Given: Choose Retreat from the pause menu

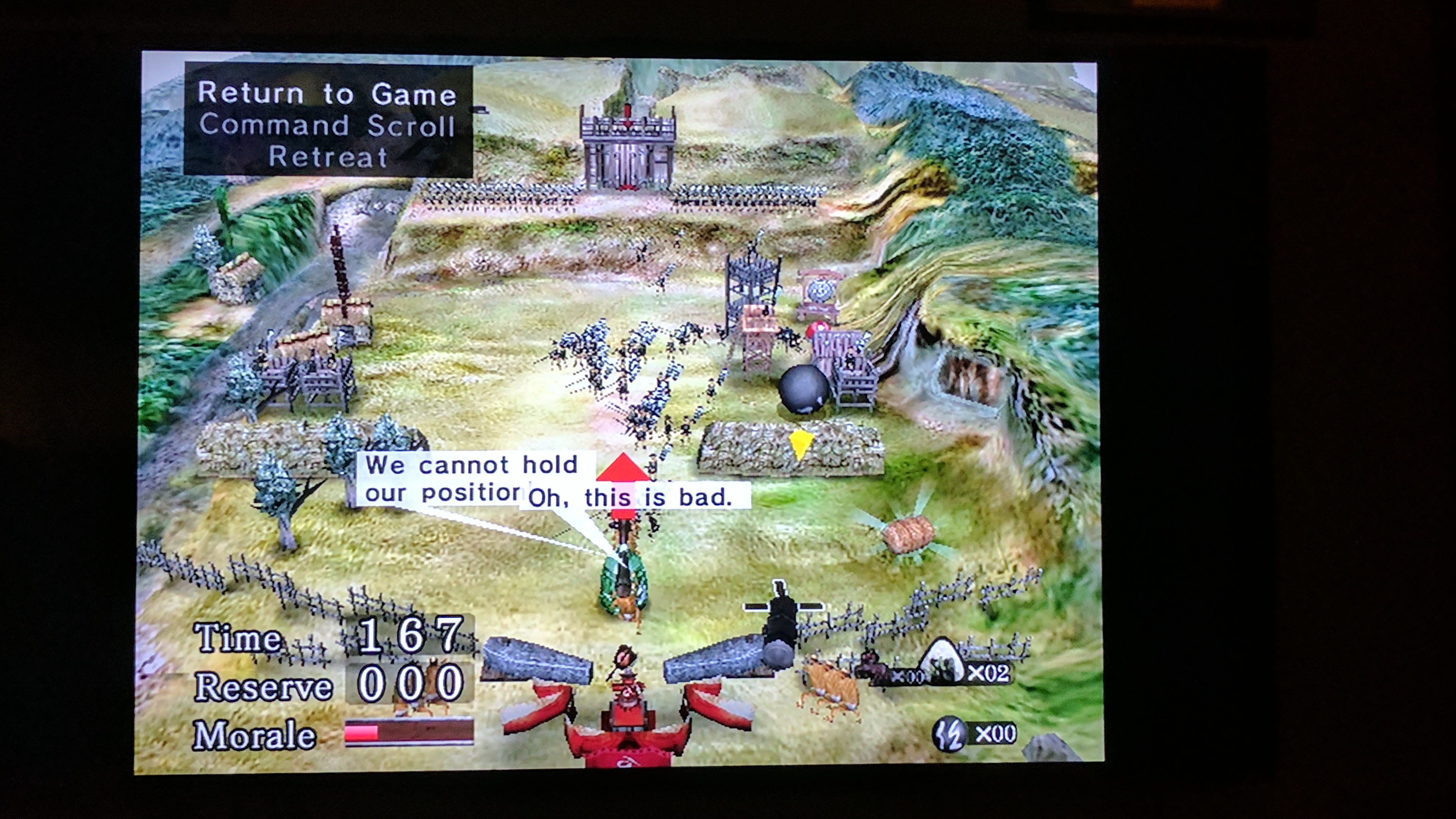Looking at the screenshot, I should pyautogui.click(x=328, y=157).
